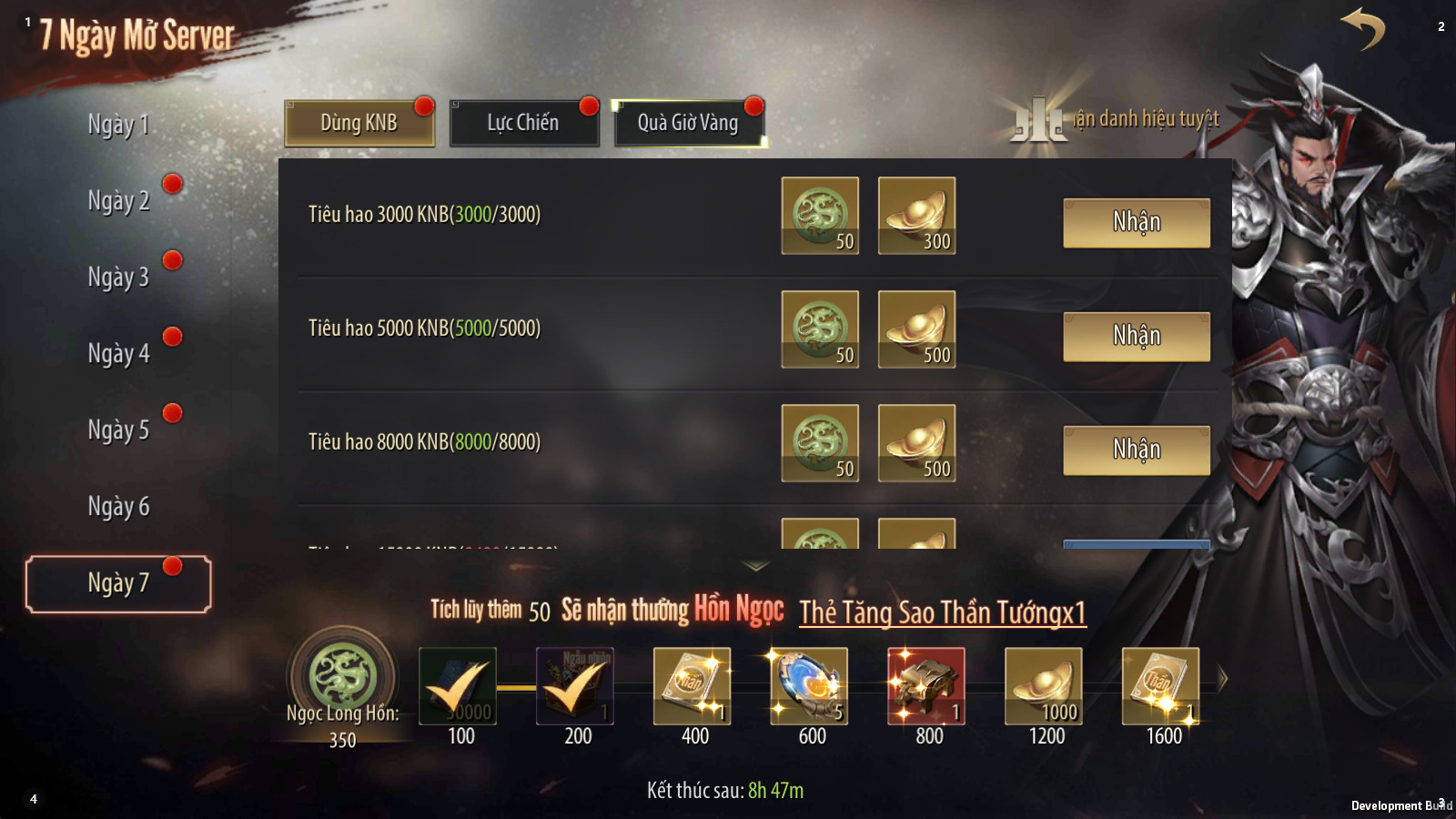Inspect the 600 milestone blue gem reward
The image size is (1456, 819).
coord(809,686)
